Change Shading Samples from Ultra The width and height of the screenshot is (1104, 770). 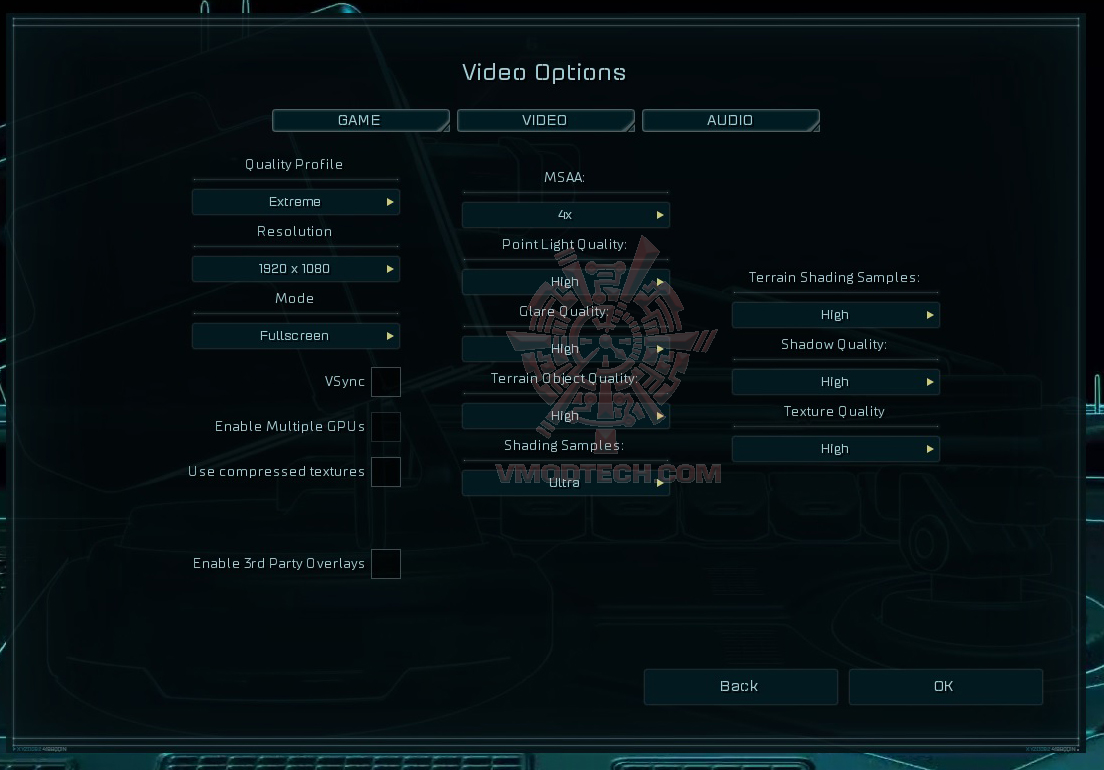(566, 483)
